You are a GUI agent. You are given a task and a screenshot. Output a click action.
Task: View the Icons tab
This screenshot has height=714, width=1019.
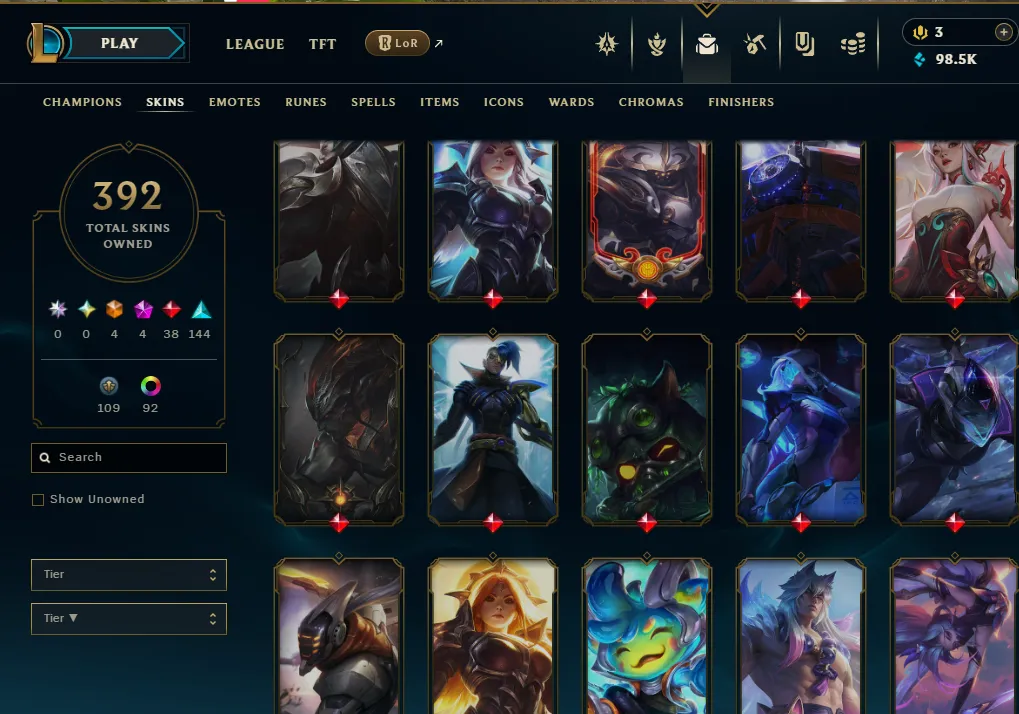(504, 102)
